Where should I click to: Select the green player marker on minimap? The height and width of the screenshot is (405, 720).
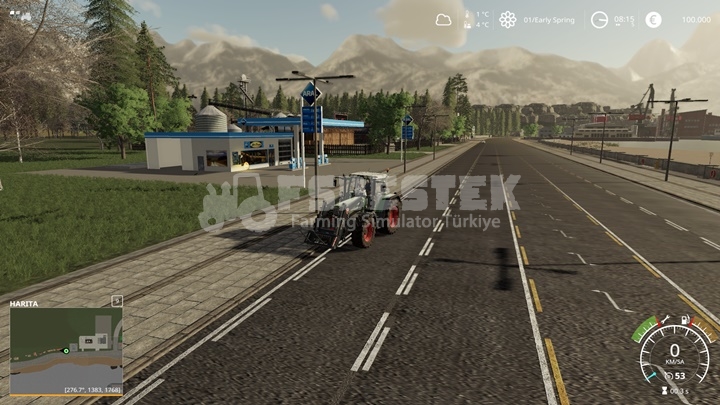coord(66,350)
